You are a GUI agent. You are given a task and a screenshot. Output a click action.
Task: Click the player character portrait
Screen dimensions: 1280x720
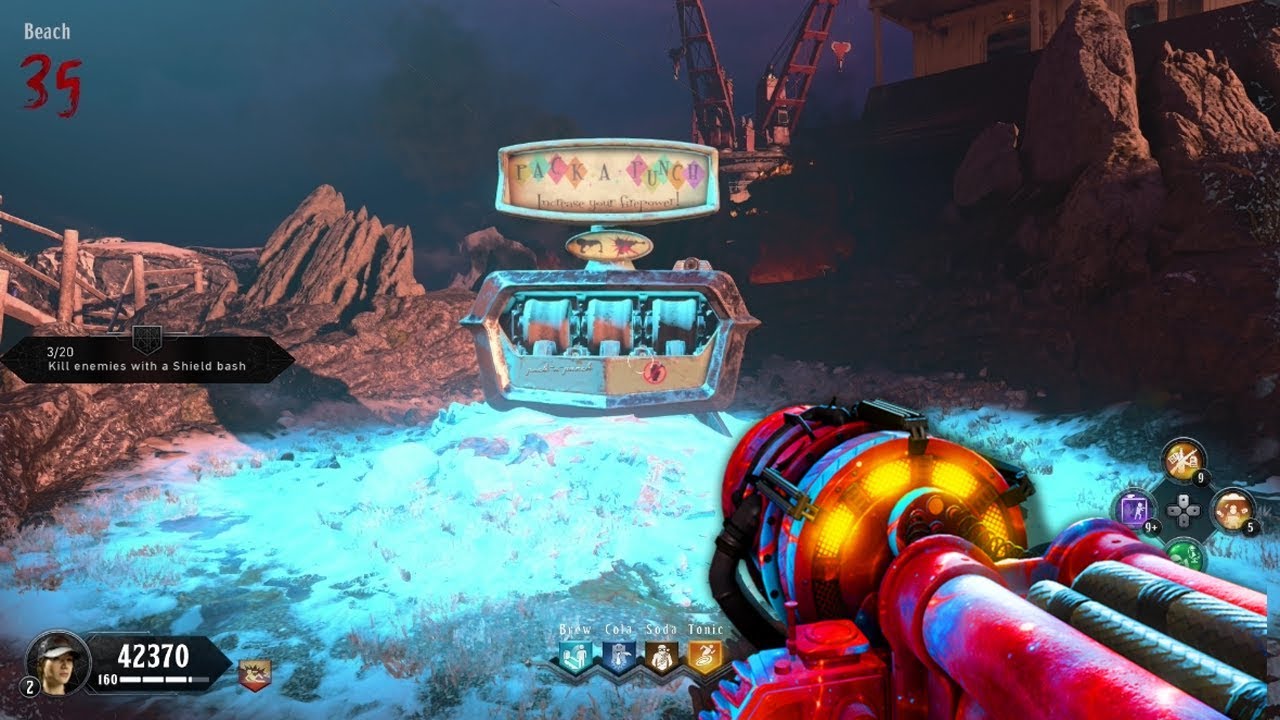(x=58, y=660)
